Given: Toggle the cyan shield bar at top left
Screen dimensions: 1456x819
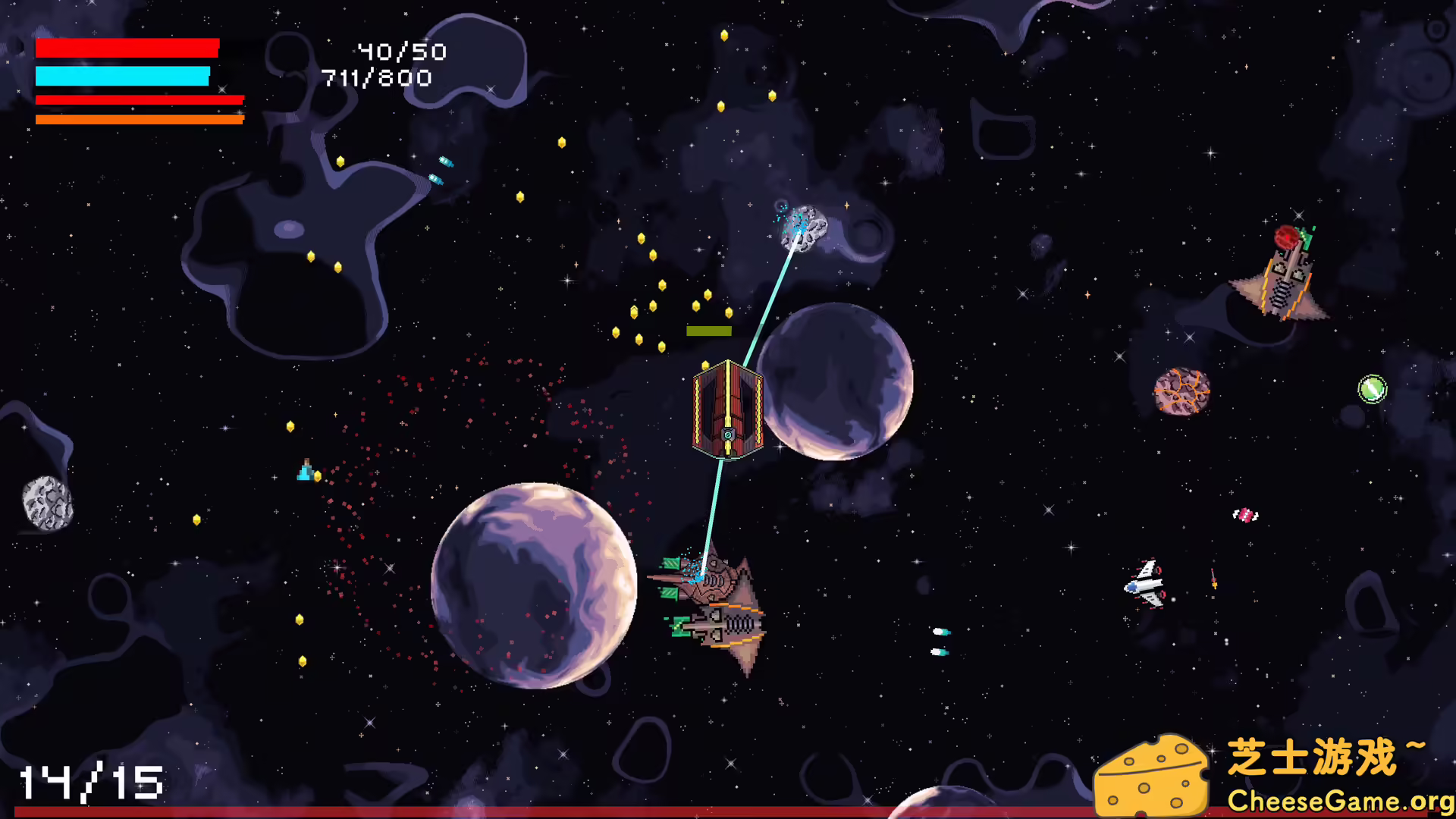Looking at the screenshot, I should [x=121, y=76].
